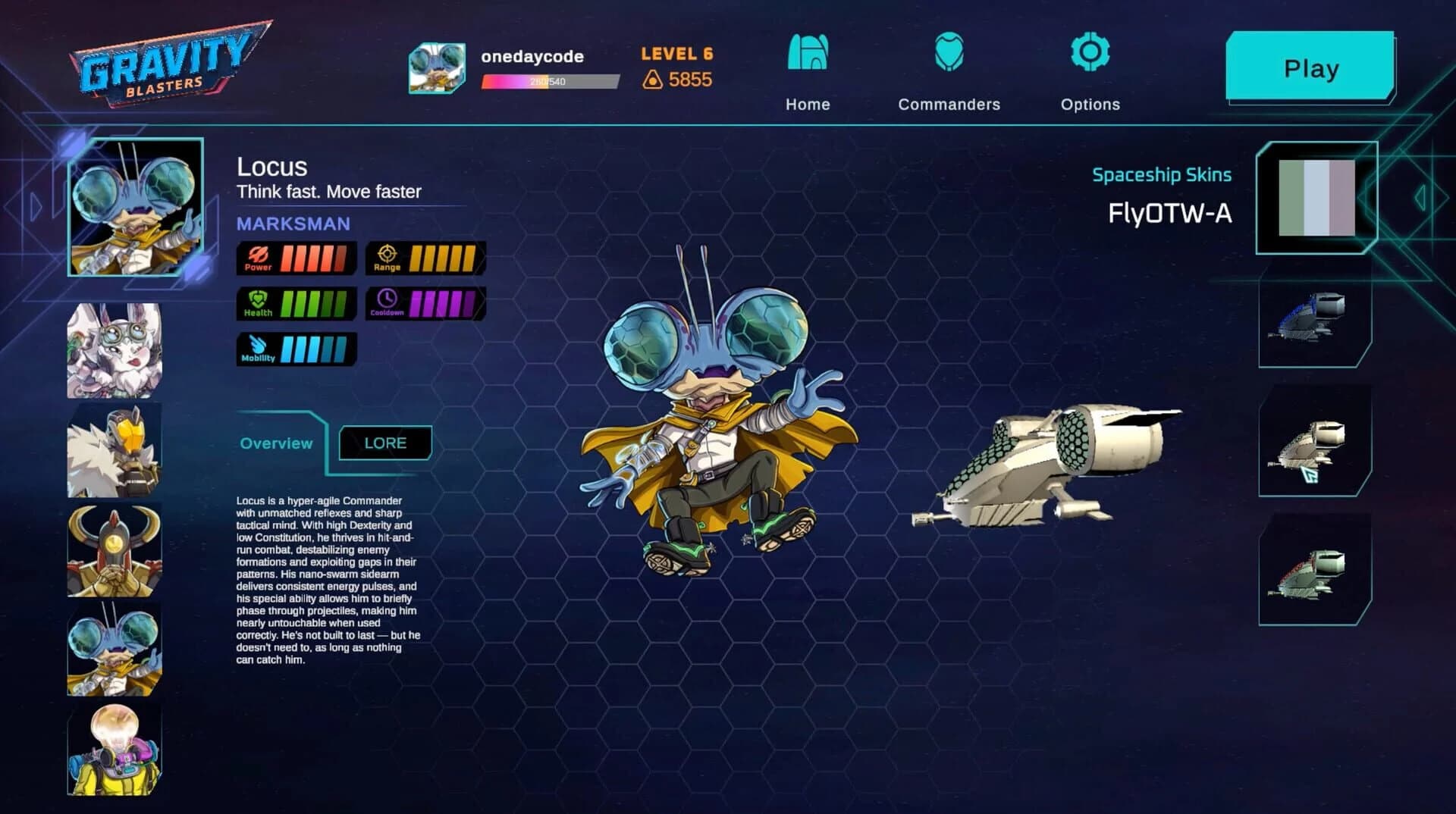Switch to the LORE tab
1456x814 pixels.
click(385, 443)
